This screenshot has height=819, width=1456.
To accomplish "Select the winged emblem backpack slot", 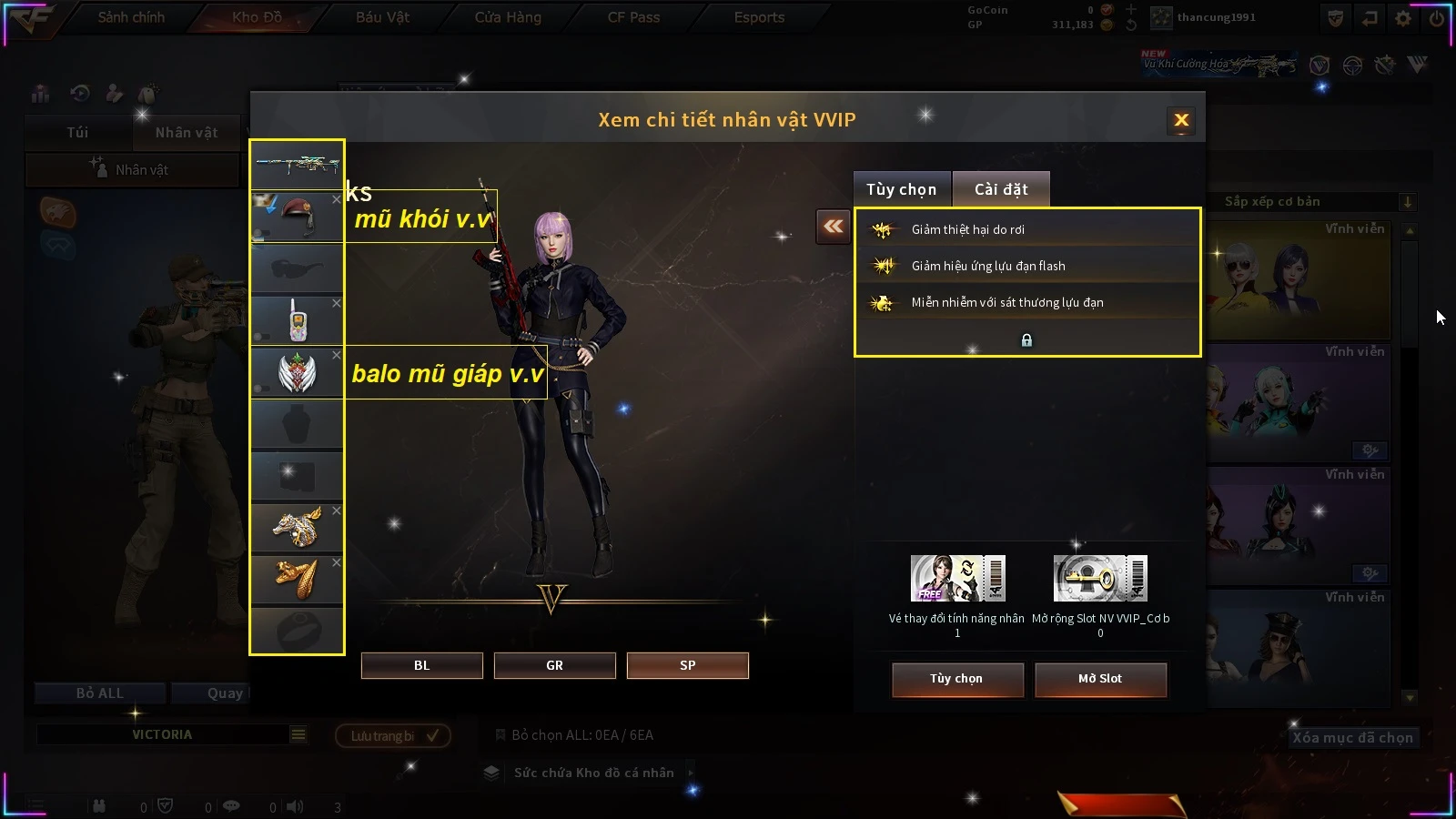I will point(297,372).
